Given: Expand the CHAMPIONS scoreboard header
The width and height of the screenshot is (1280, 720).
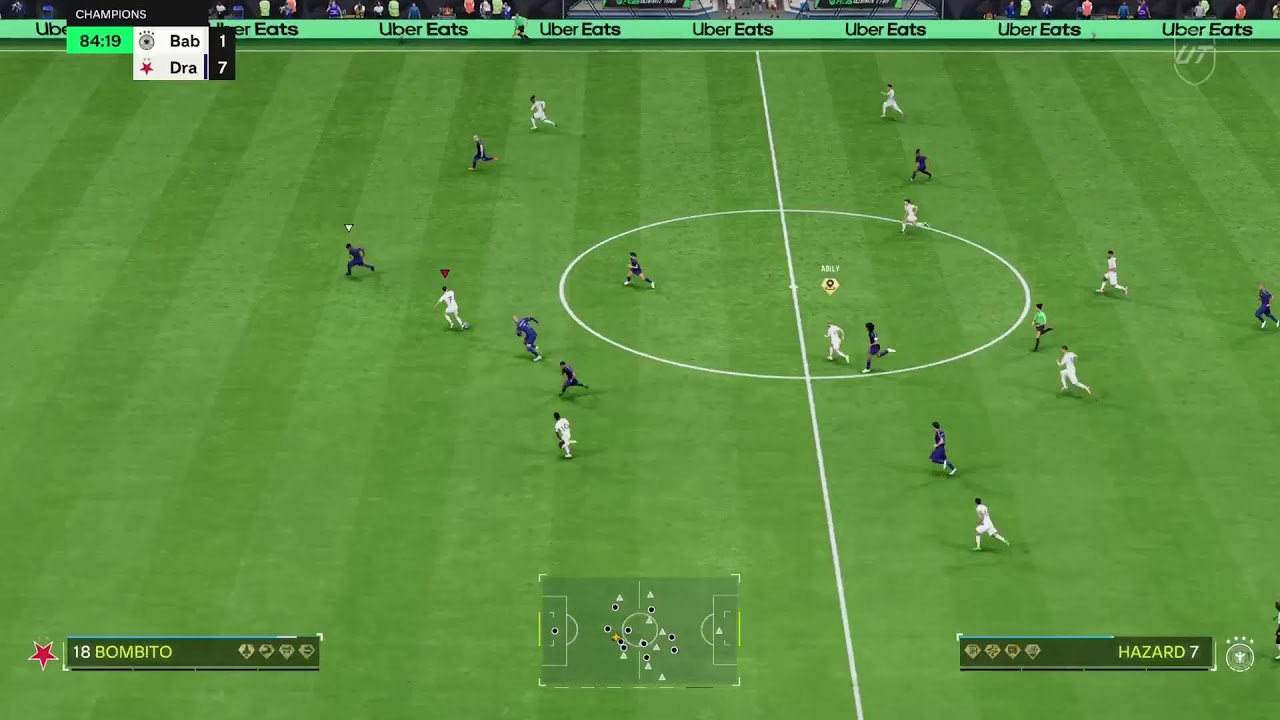Looking at the screenshot, I should point(110,14).
